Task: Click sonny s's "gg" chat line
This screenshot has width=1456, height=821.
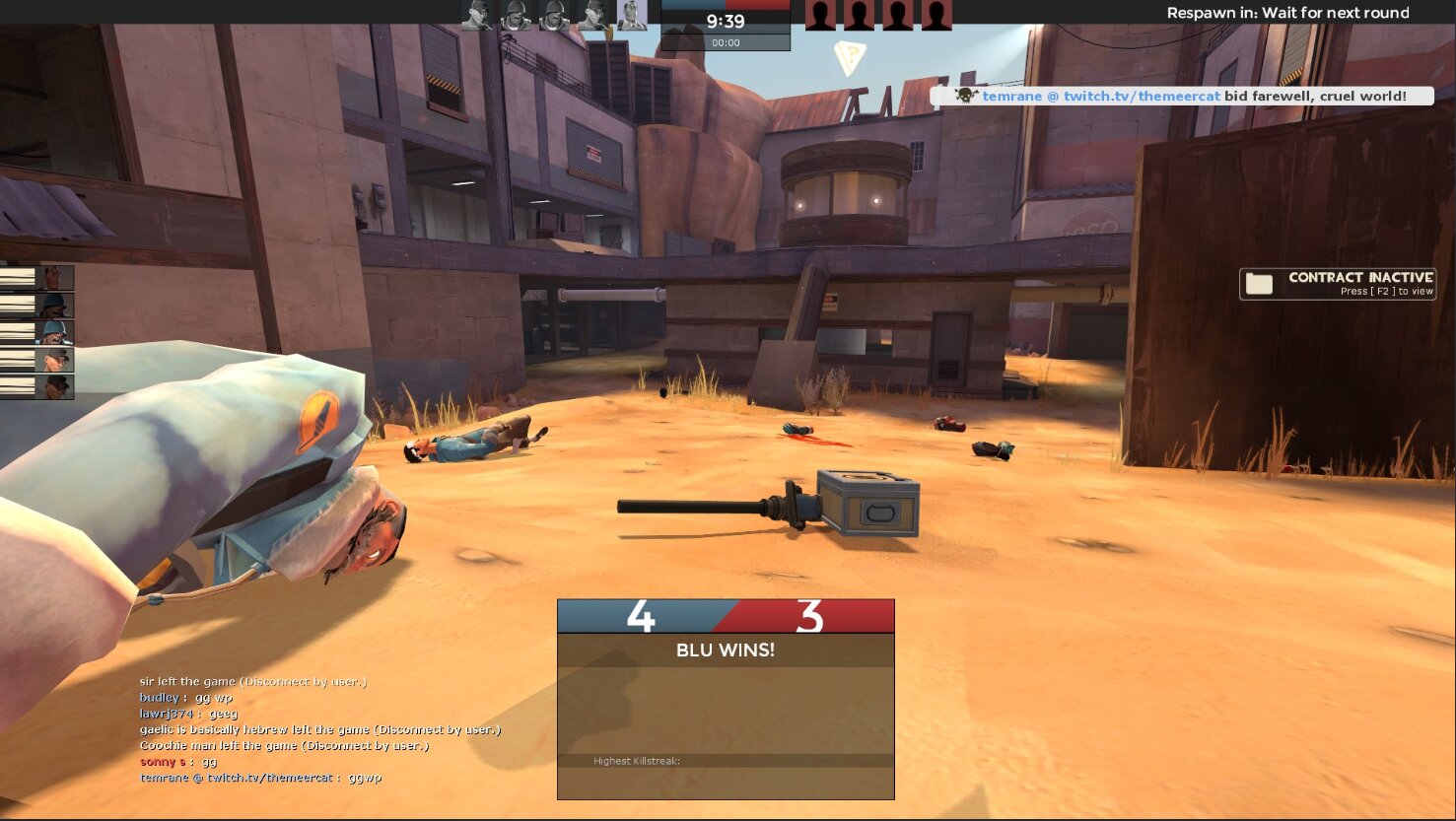Action: click(178, 762)
